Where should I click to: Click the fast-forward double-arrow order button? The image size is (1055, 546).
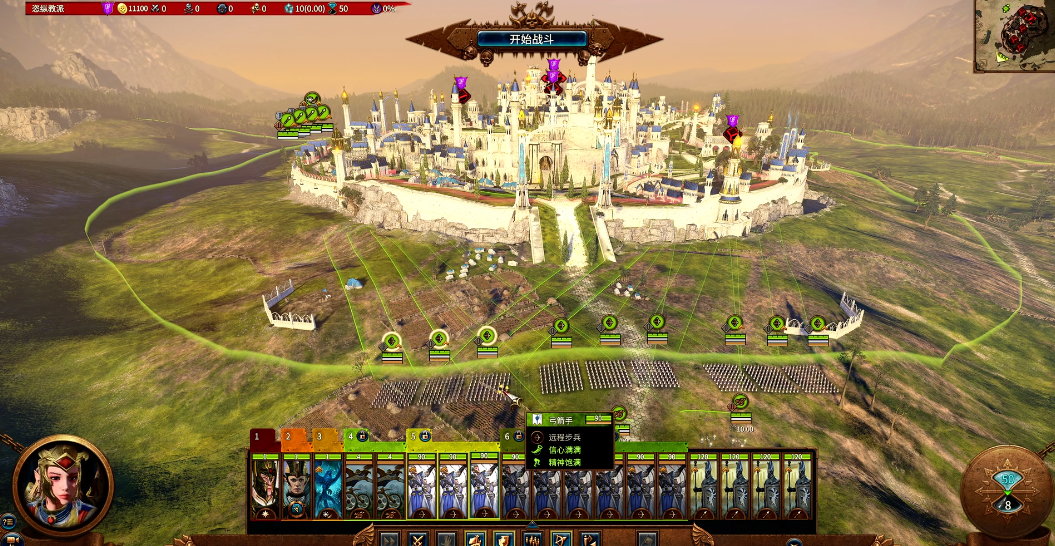388,539
